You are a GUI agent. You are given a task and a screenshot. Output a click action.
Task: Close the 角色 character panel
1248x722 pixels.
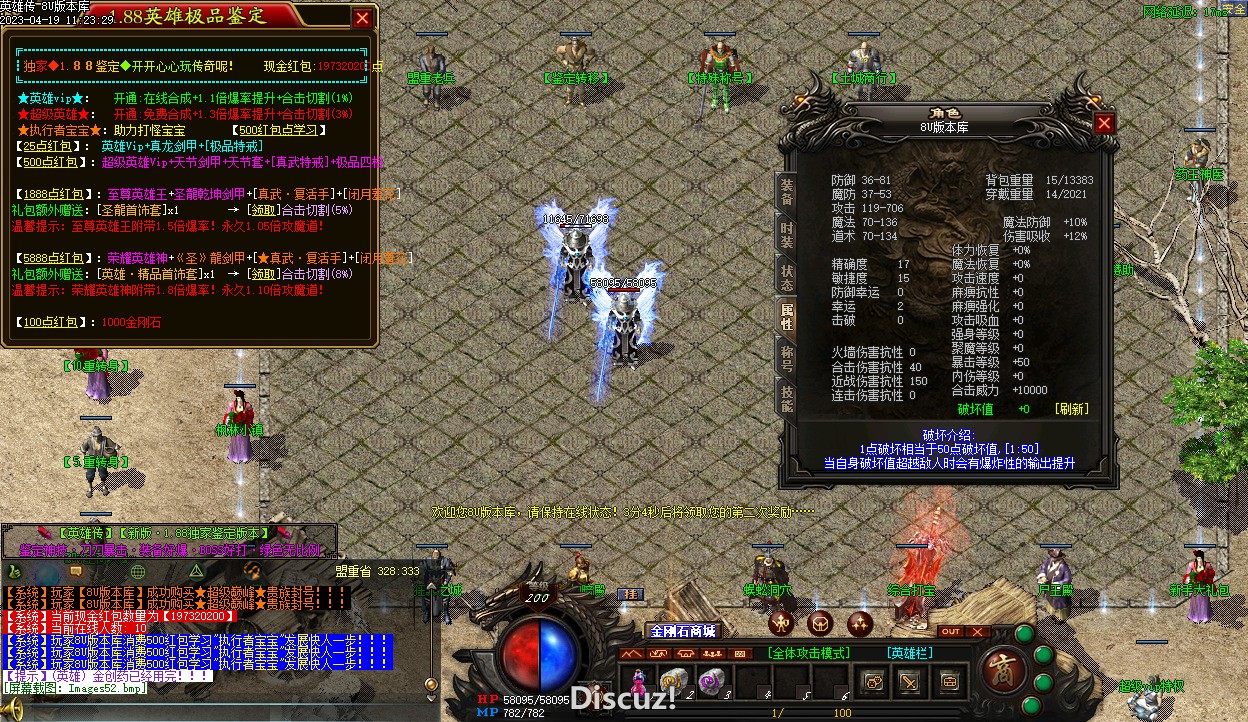(1104, 123)
